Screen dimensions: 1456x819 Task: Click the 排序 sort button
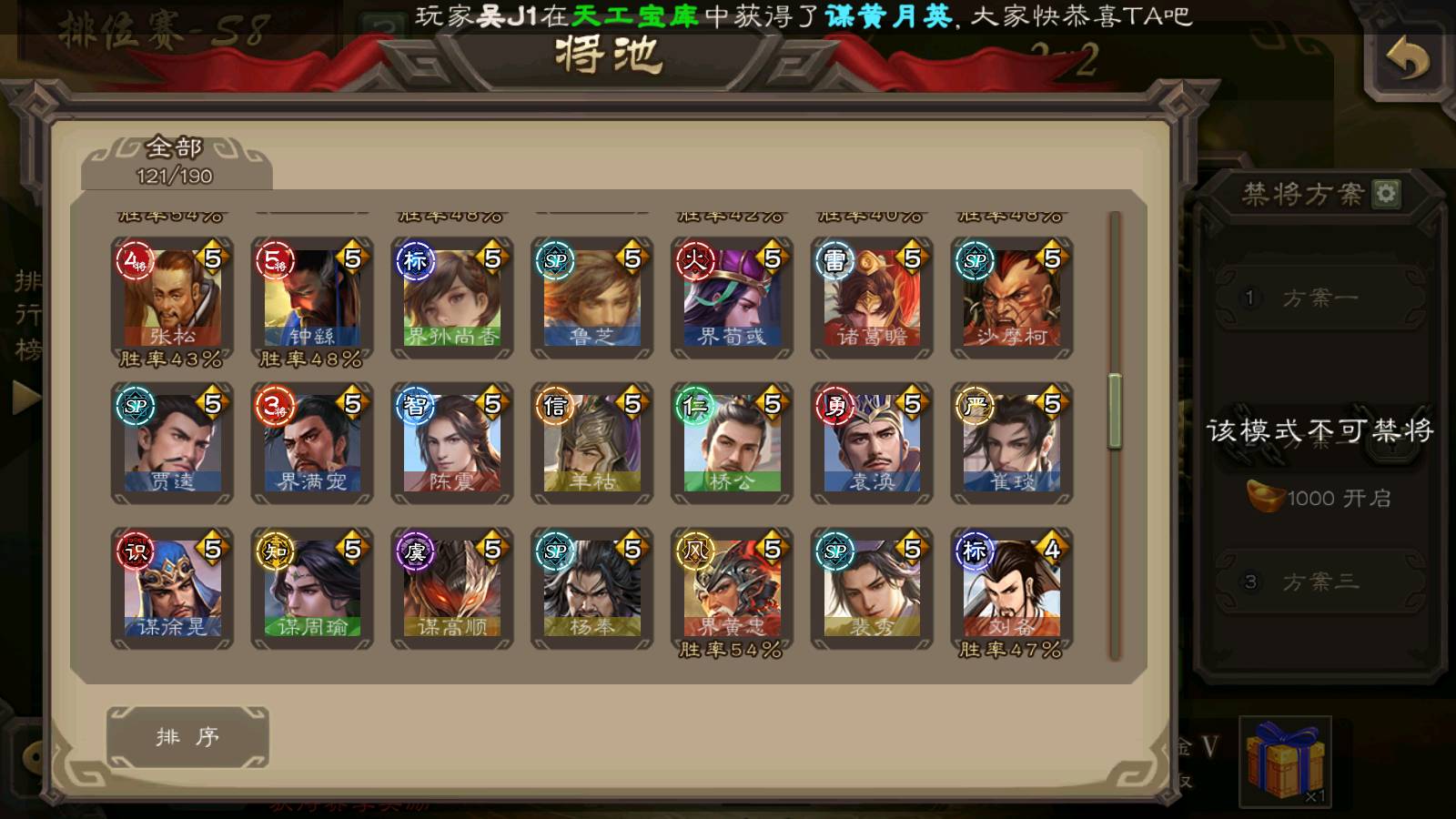[187, 736]
